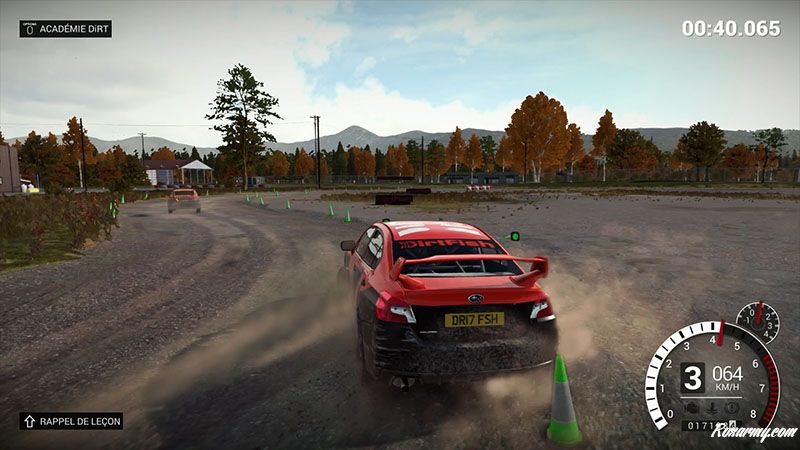This screenshot has height=450, width=800.
Task: Show the Rappel de leçon reminder
Action: coord(71,421)
